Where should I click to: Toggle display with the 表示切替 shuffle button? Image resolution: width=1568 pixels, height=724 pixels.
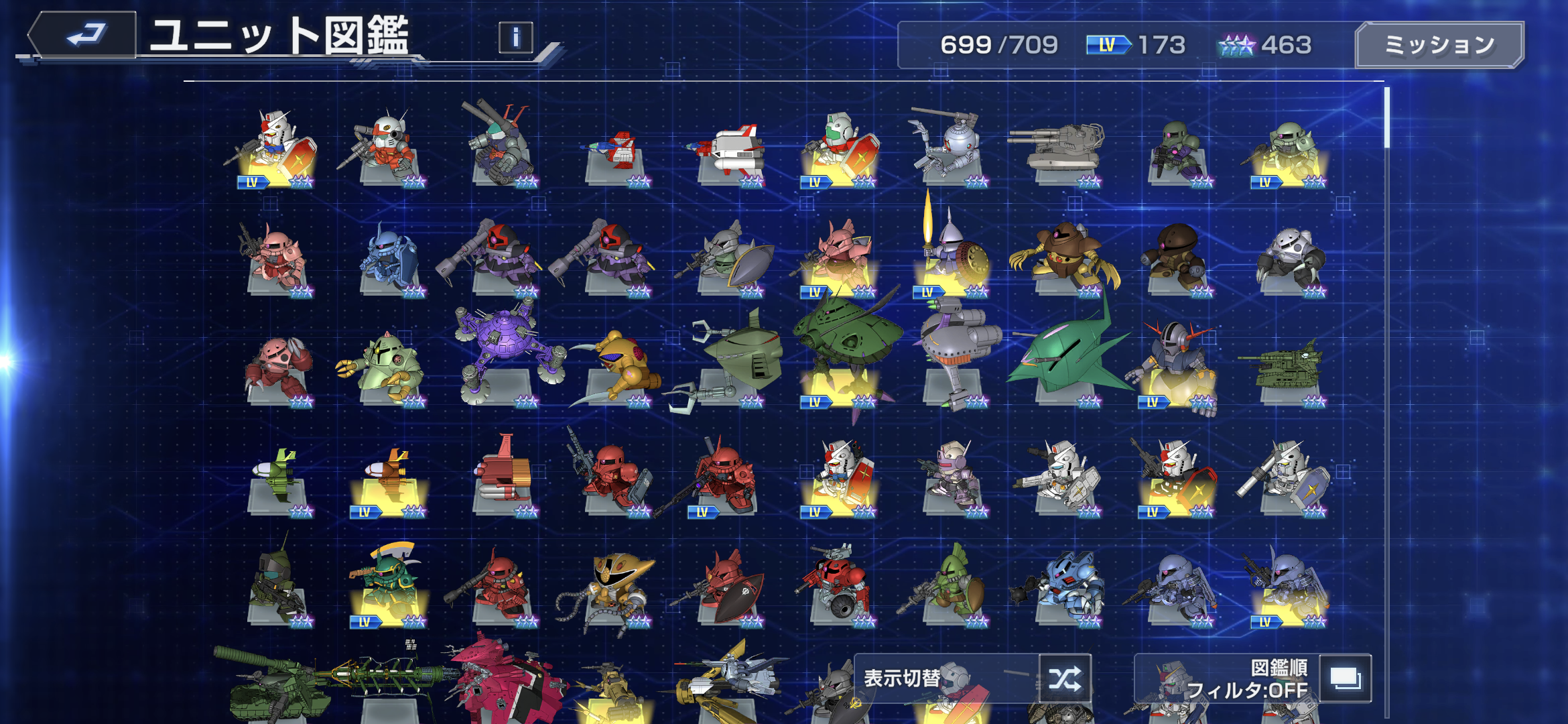click(x=1065, y=678)
